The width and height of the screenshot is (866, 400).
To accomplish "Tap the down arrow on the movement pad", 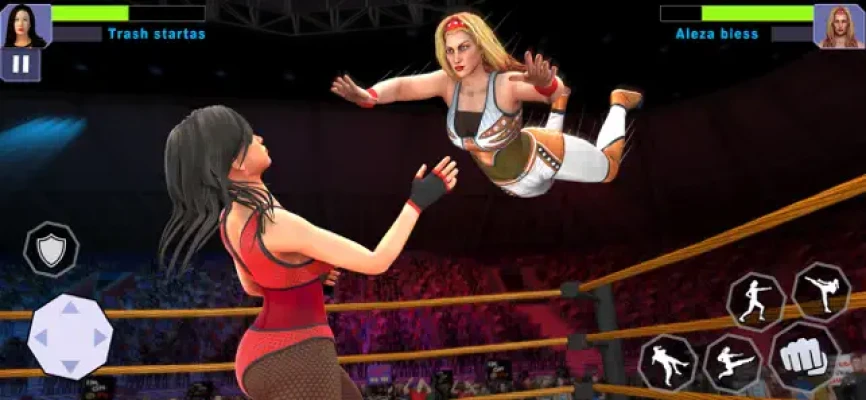I will 69,366.
